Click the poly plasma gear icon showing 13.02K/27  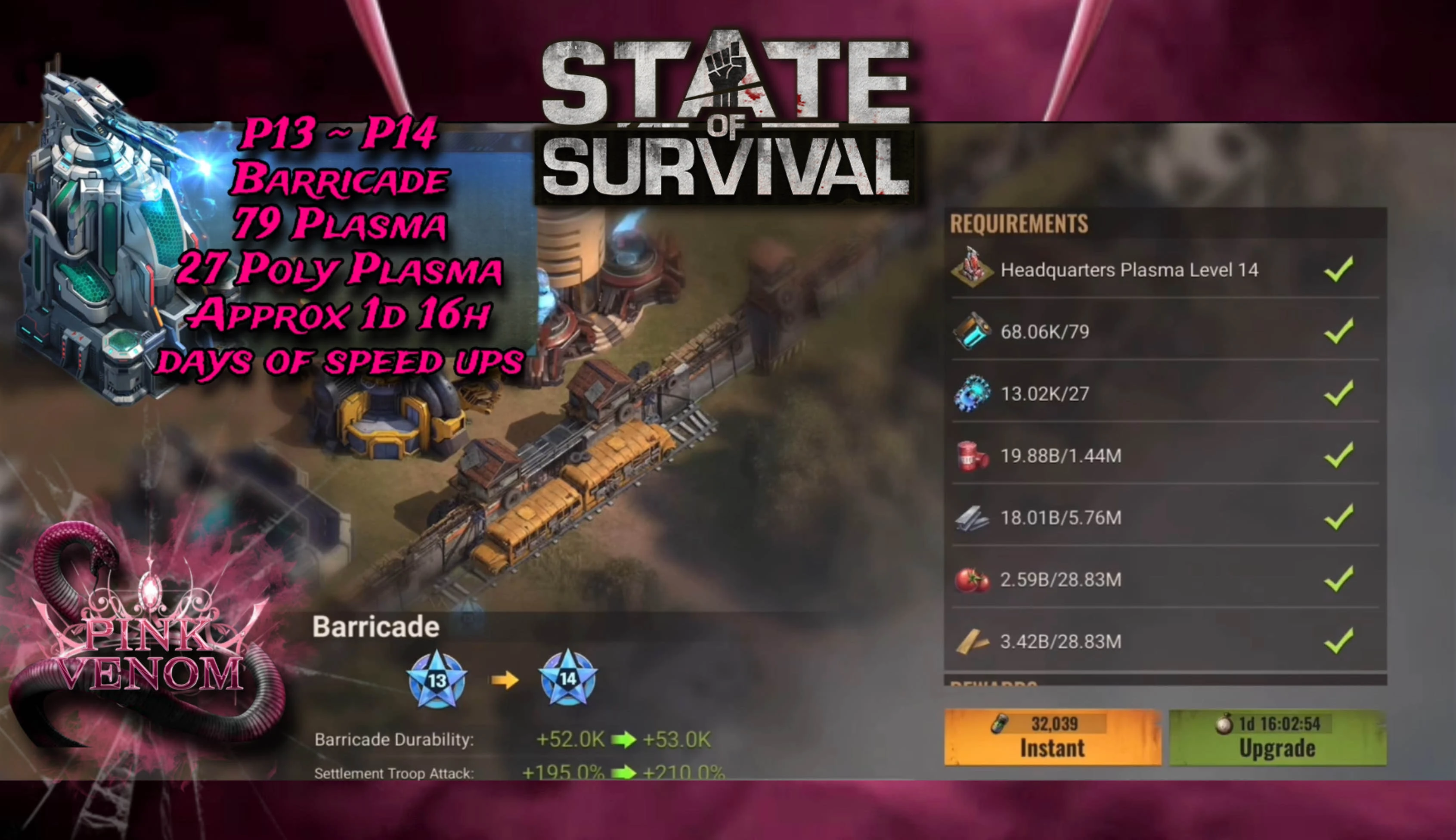tap(974, 394)
